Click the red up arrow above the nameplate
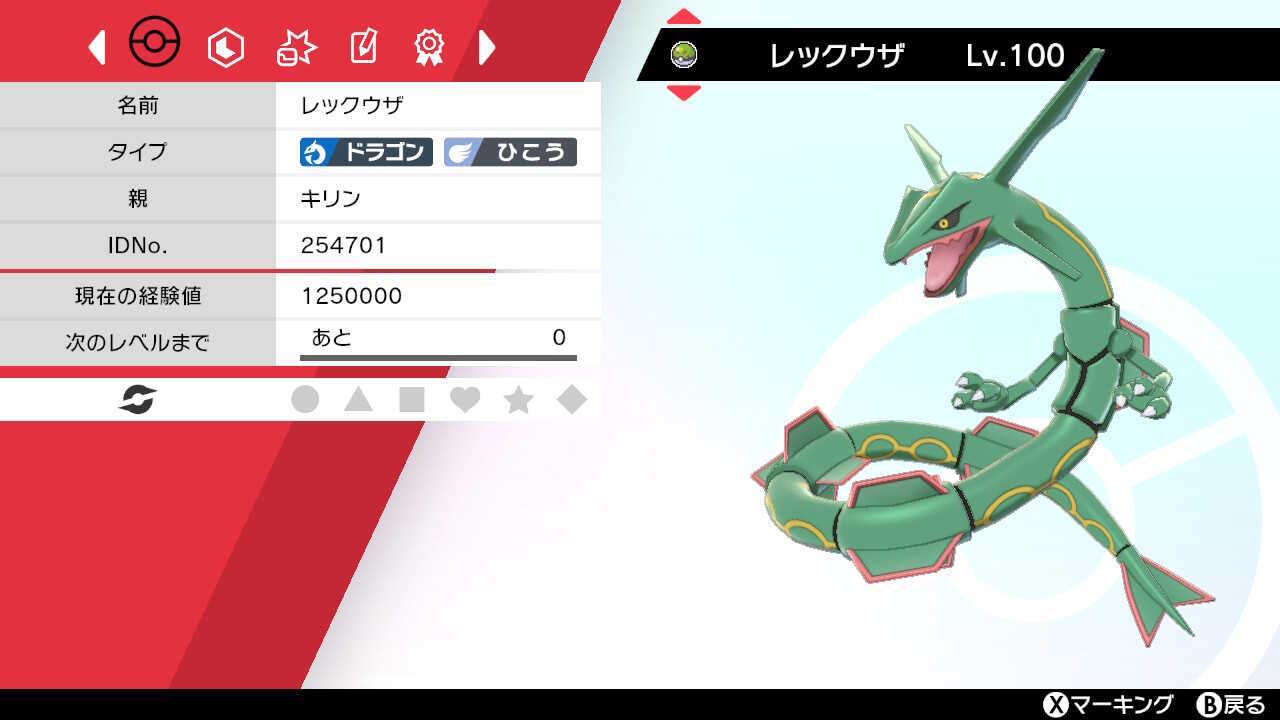1280x720 pixels. (x=684, y=15)
